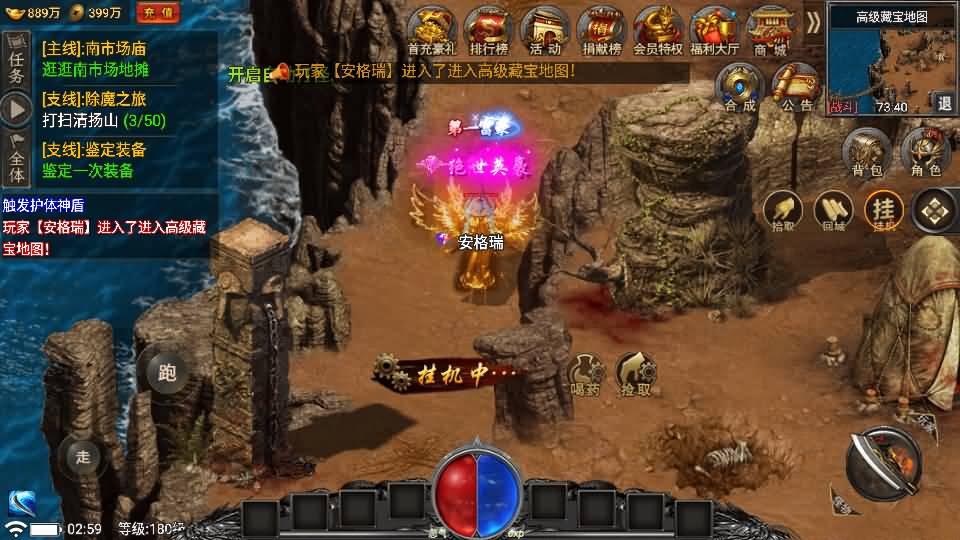Screen dimensions: 960x540
Task: Open the 商城 shop
Action: [x=770, y=30]
